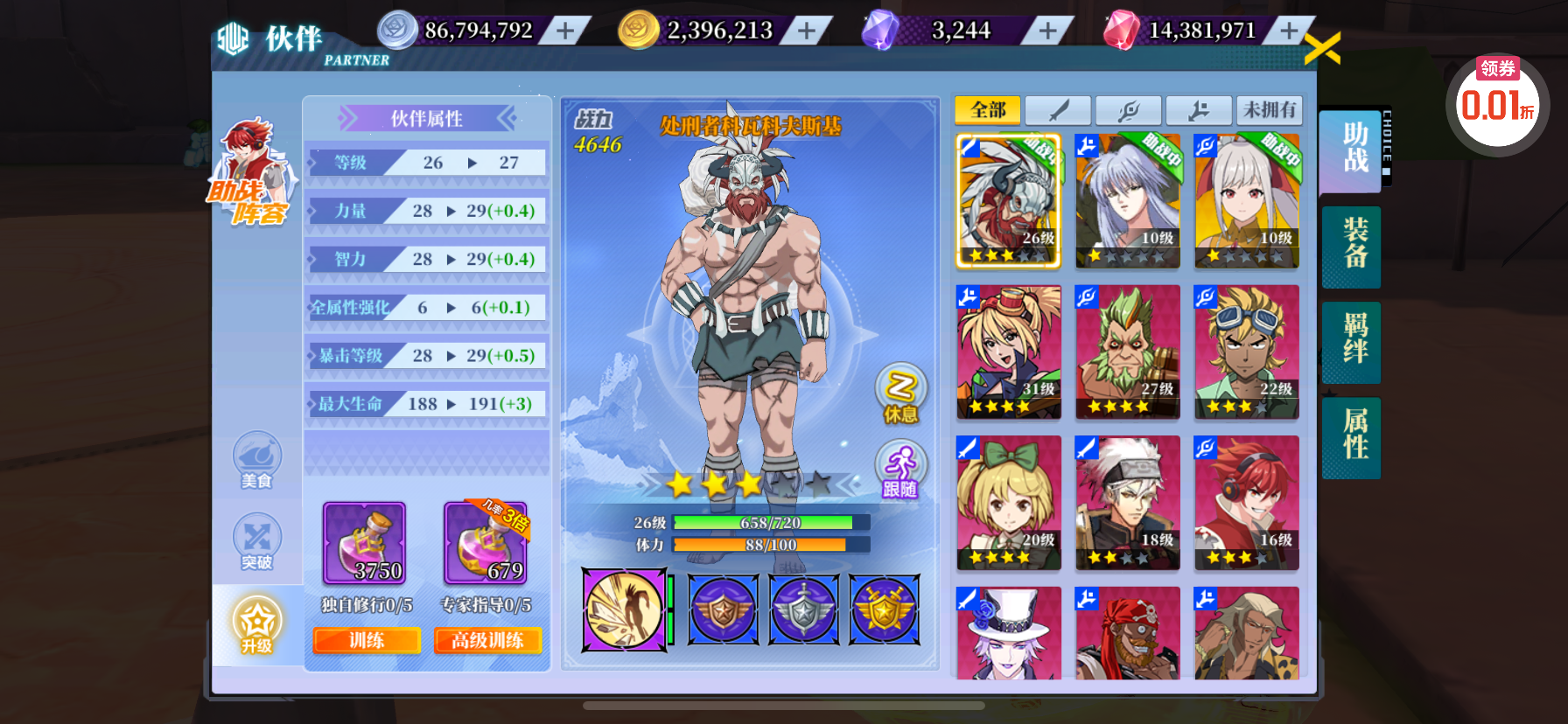Open the 装备 equipment side tab
This screenshot has width=1568, height=724.
(1353, 244)
